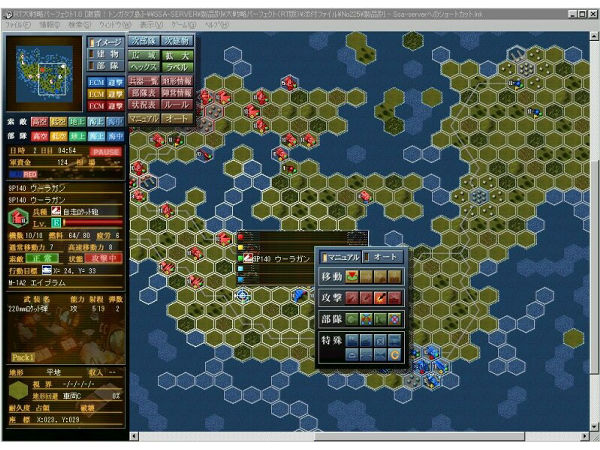Toggle the ヘックス hex grid button
This screenshot has height=450, width=600.
coord(142,66)
